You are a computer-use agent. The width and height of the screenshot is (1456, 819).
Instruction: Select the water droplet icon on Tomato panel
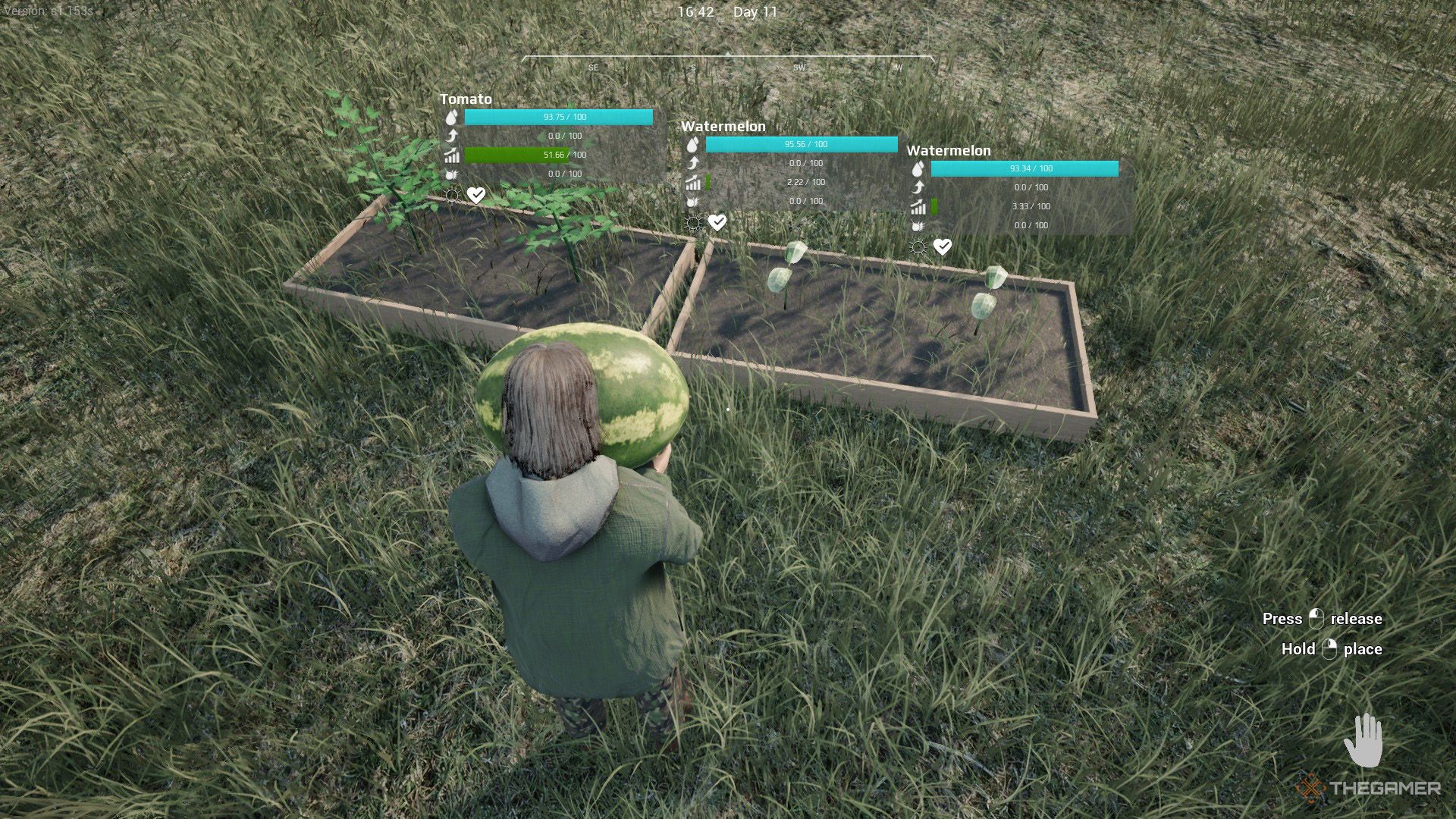[x=450, y=118]
